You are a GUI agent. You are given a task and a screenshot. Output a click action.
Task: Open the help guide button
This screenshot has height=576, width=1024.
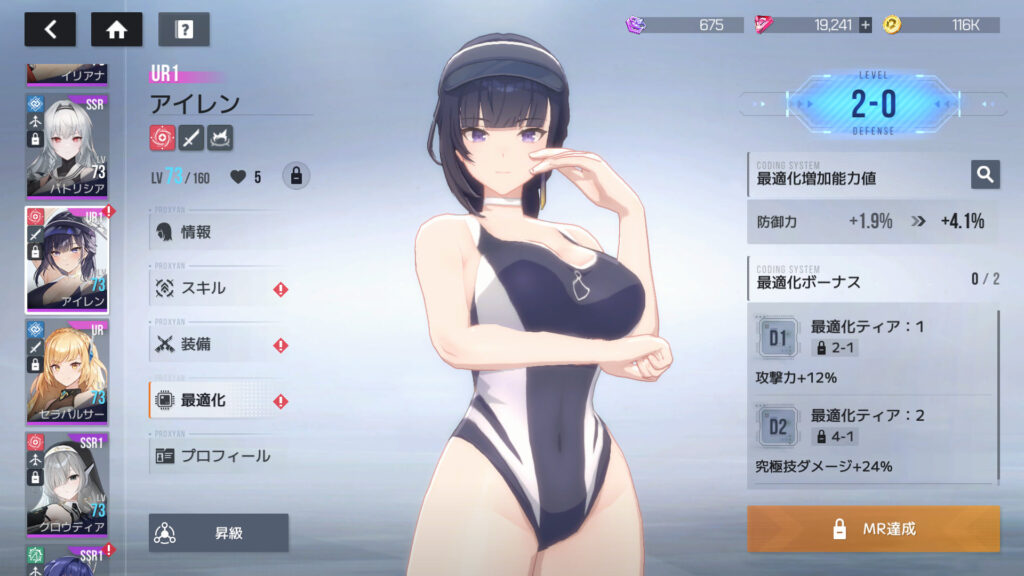(x=183, y=30)
